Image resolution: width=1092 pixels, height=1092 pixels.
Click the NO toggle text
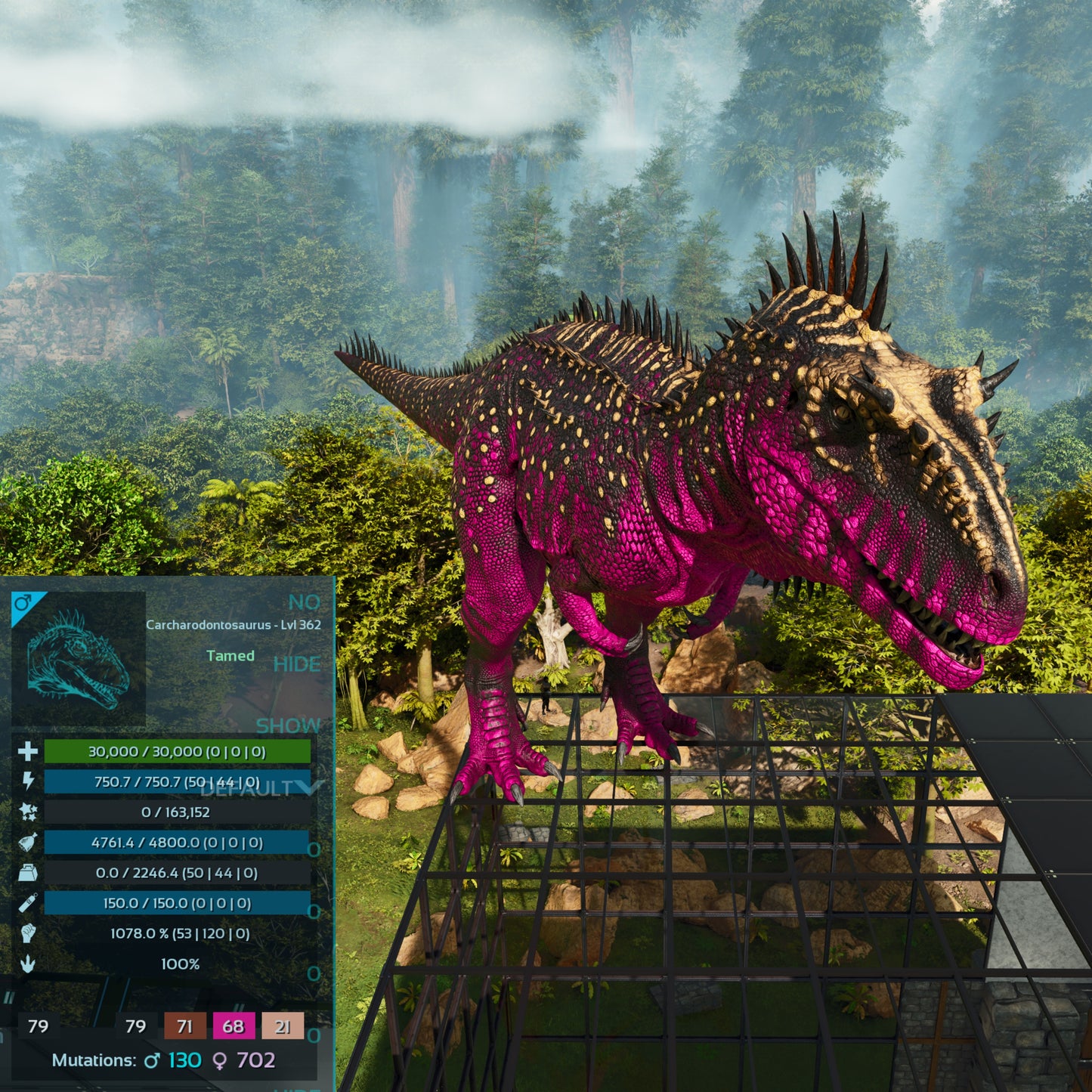coord(305,602)
